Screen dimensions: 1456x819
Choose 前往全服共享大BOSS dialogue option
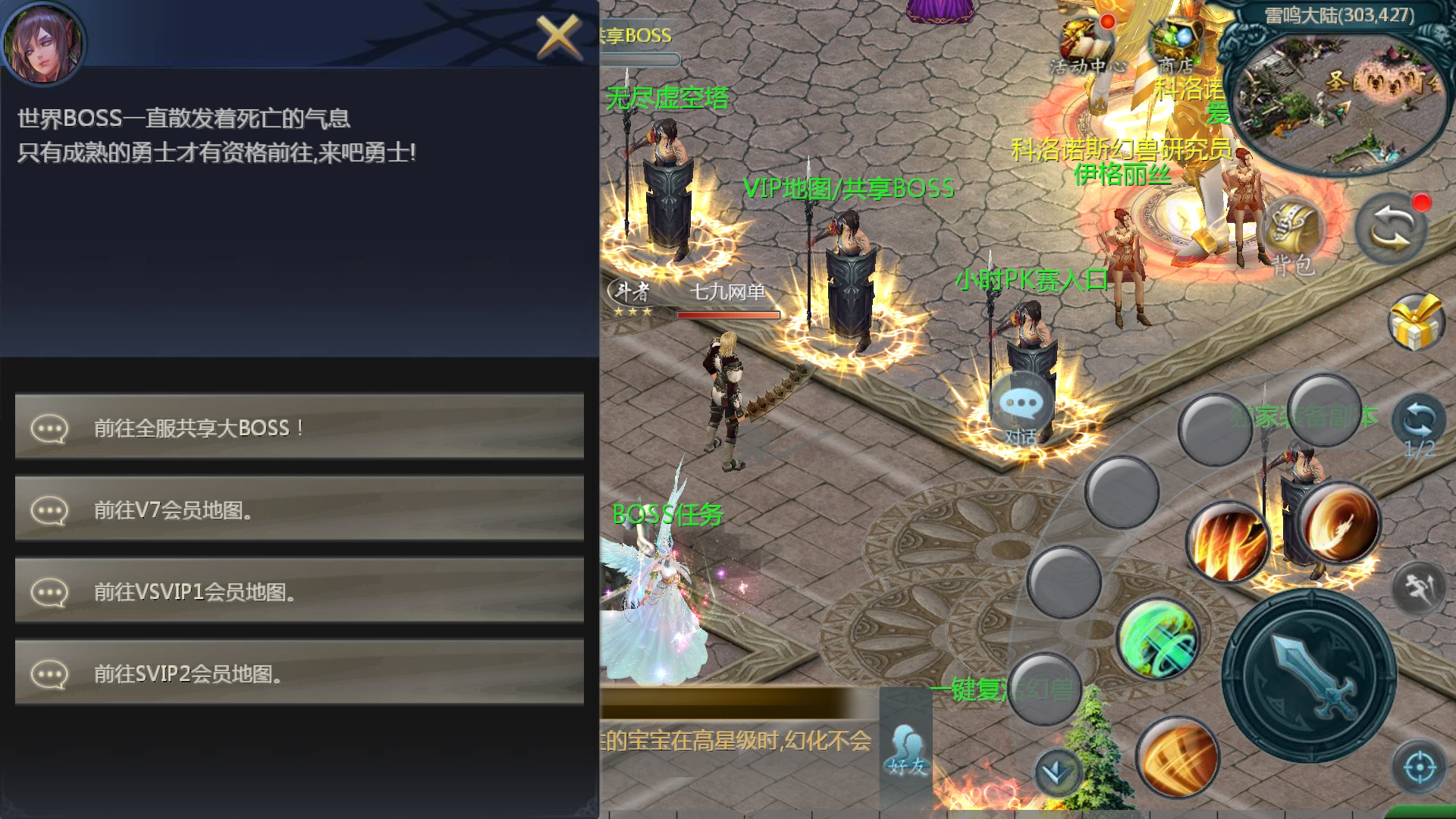point(299,427)
